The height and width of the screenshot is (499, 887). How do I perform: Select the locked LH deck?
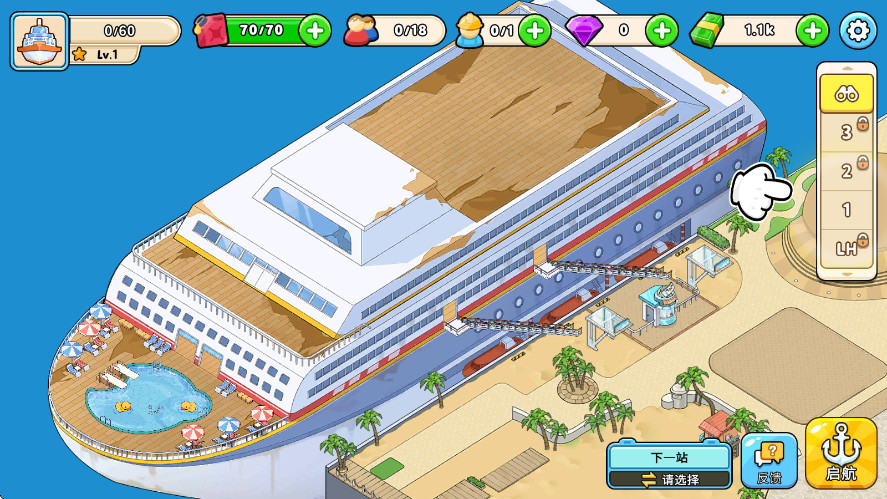846,248
